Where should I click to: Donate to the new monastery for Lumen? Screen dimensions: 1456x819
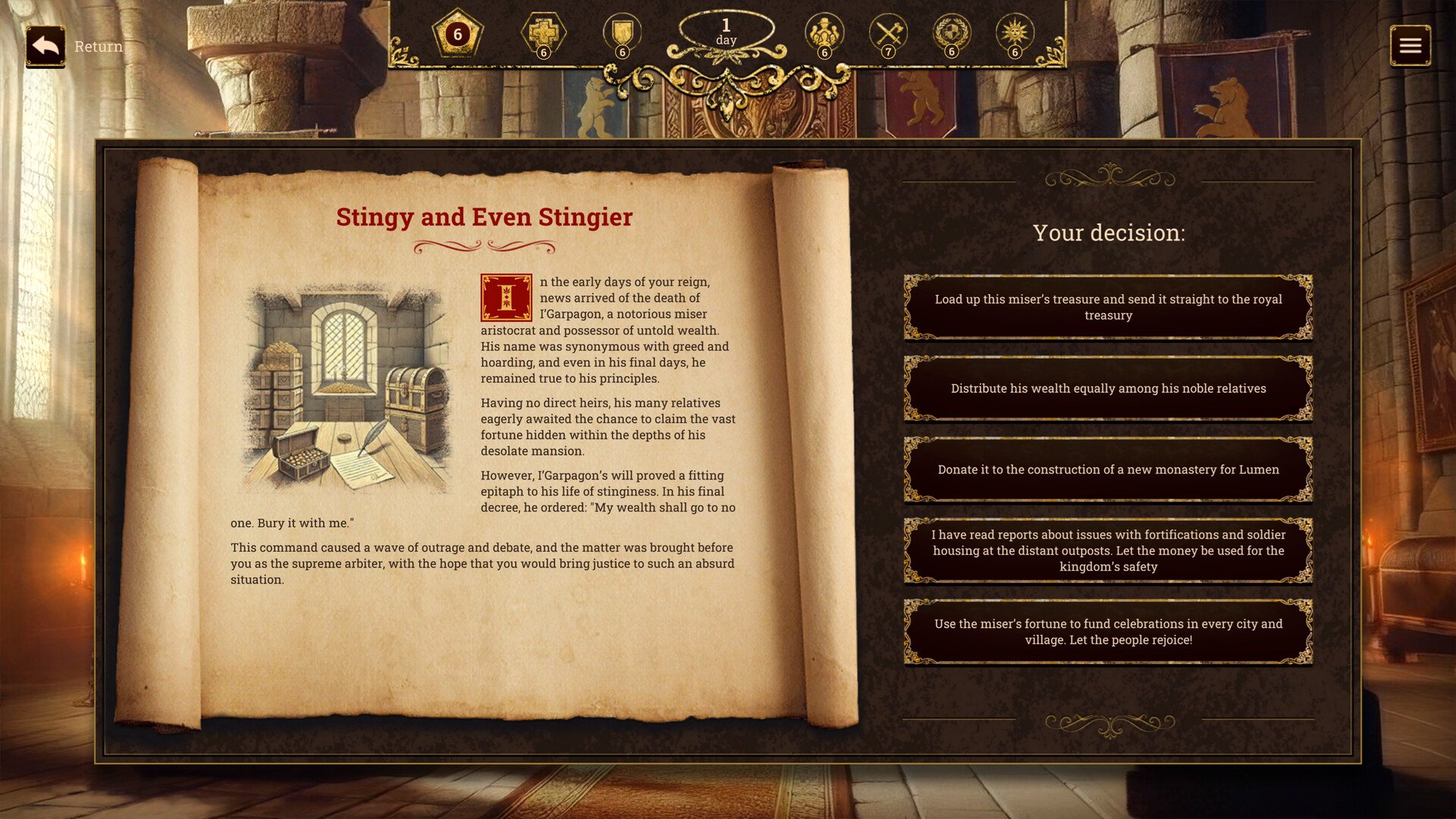pos(1108,469)
